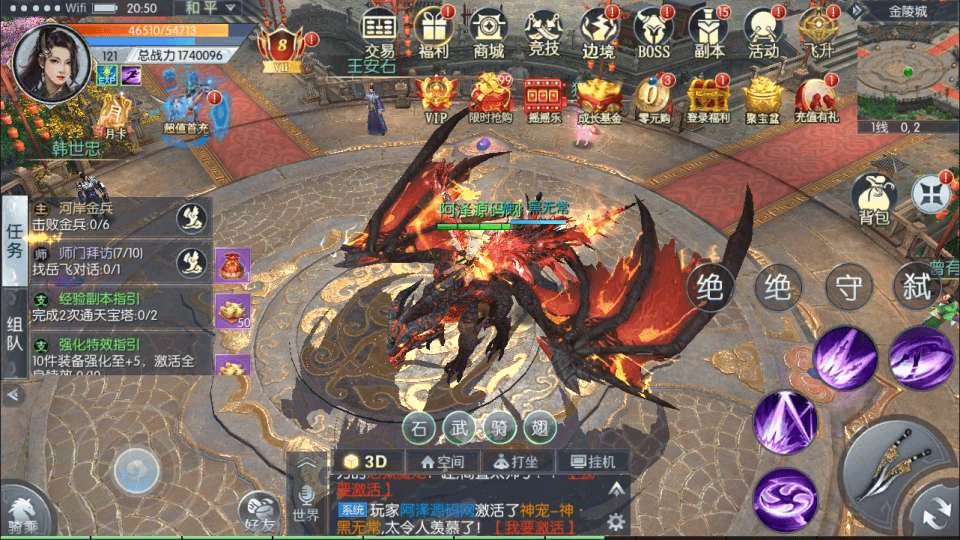
Task: Open the BOSS menu
Action: pos(653,31)
